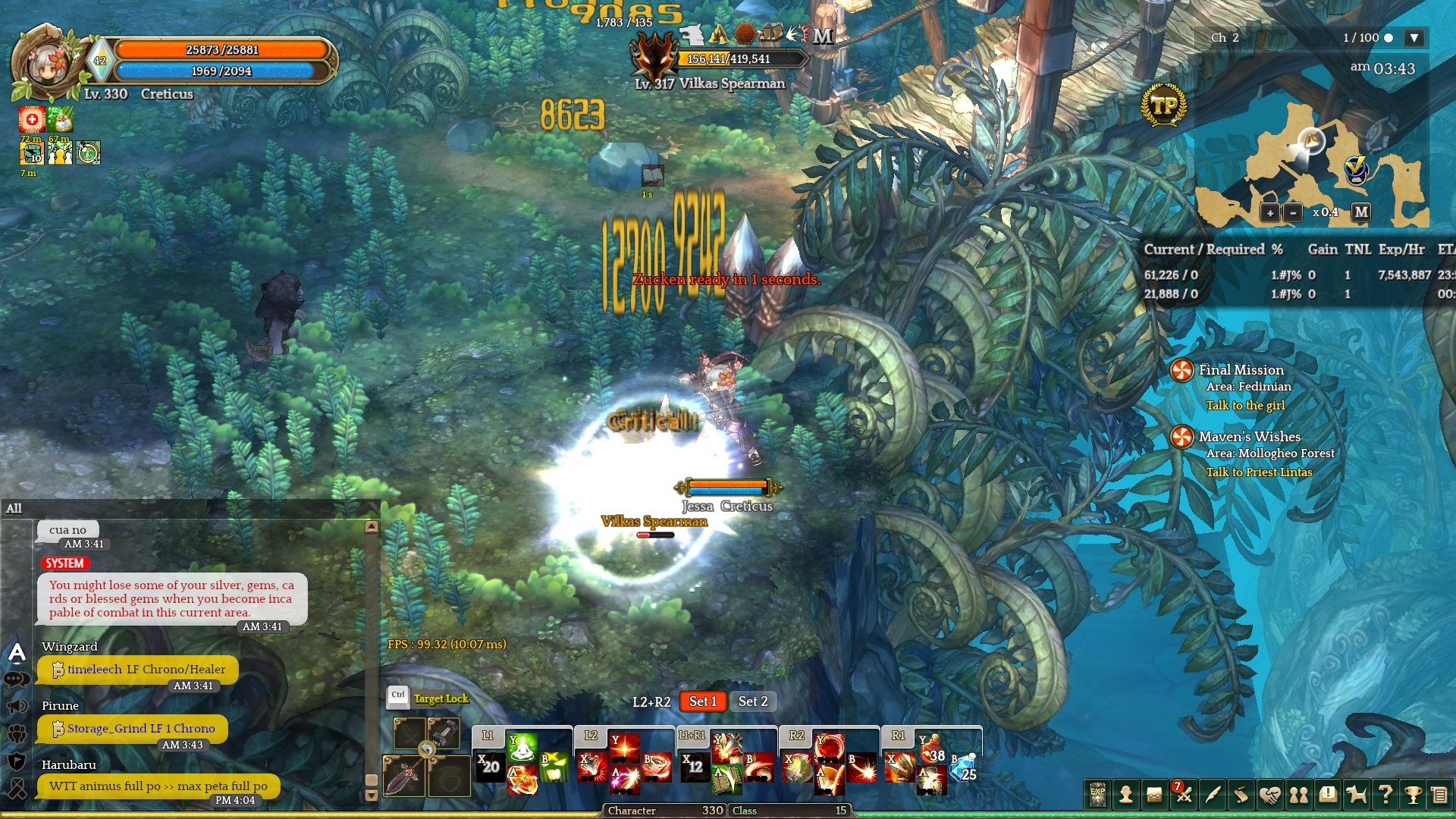This screenshot has height=819, width=1456.
Task: Zoom in the minimap with plus button
Action: tap(1270, 213)
